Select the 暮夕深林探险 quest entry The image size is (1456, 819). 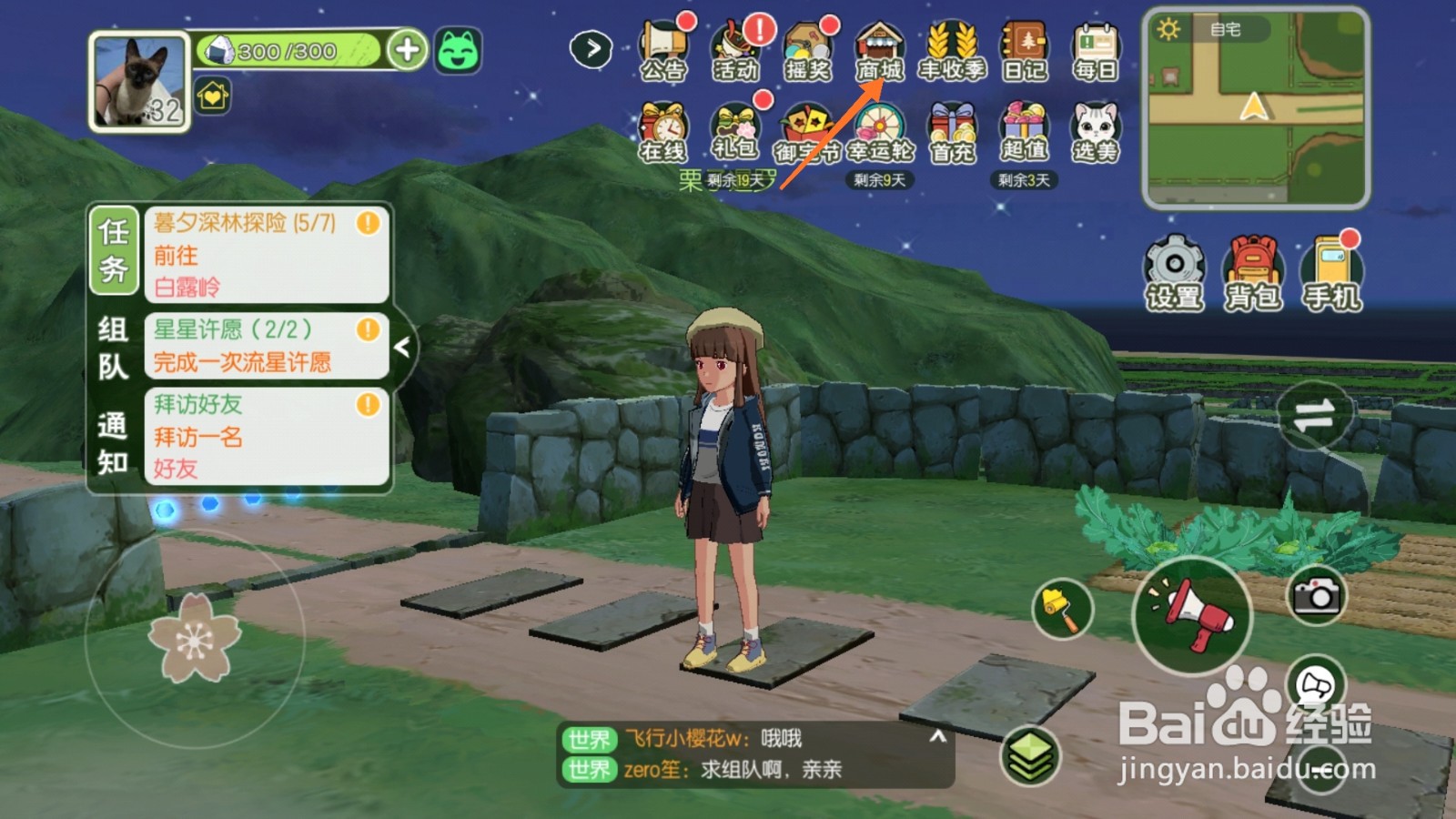(266, 254)
